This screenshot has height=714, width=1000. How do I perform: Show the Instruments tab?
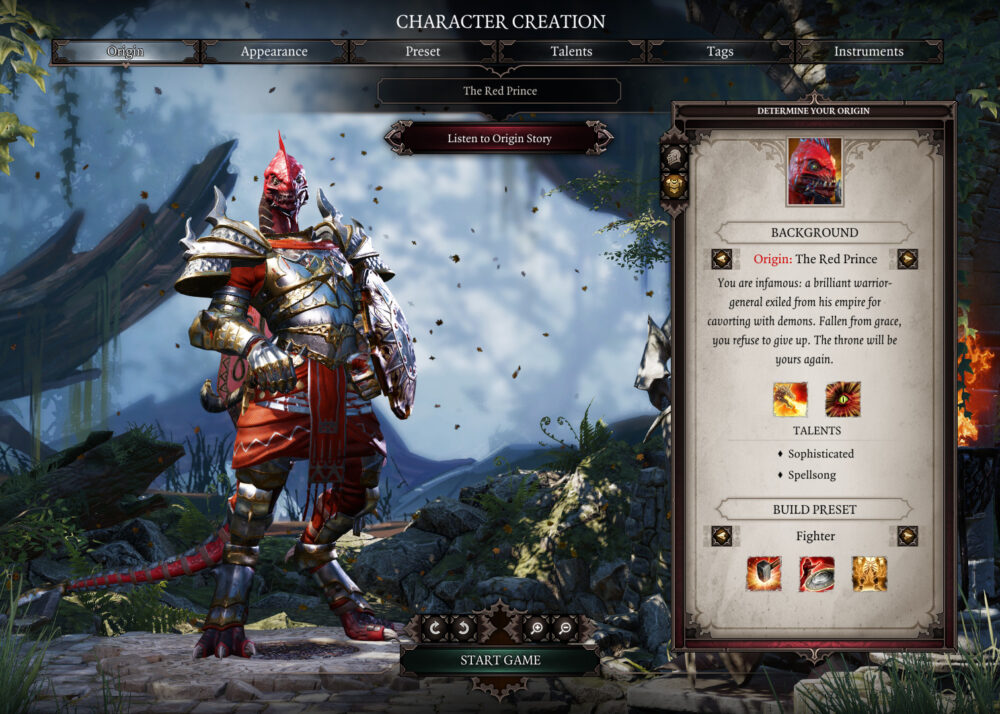pos(868,51)
